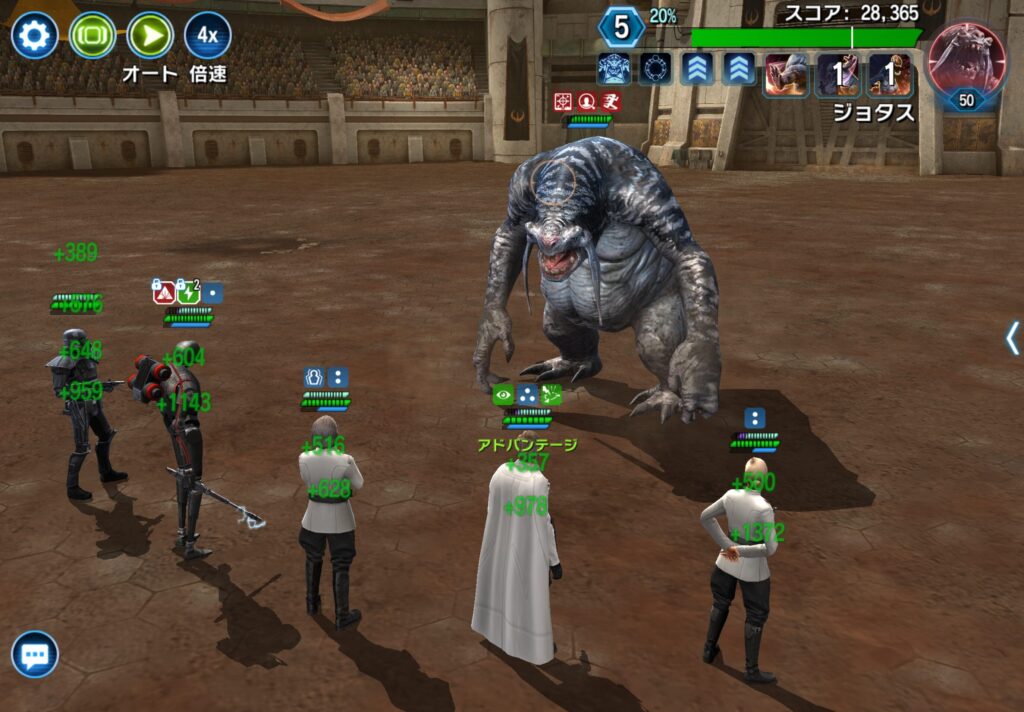Toggle the green camera view button
Viewport: 1024px width, 712px height.
pyautogui.click(x=92, y=36)
